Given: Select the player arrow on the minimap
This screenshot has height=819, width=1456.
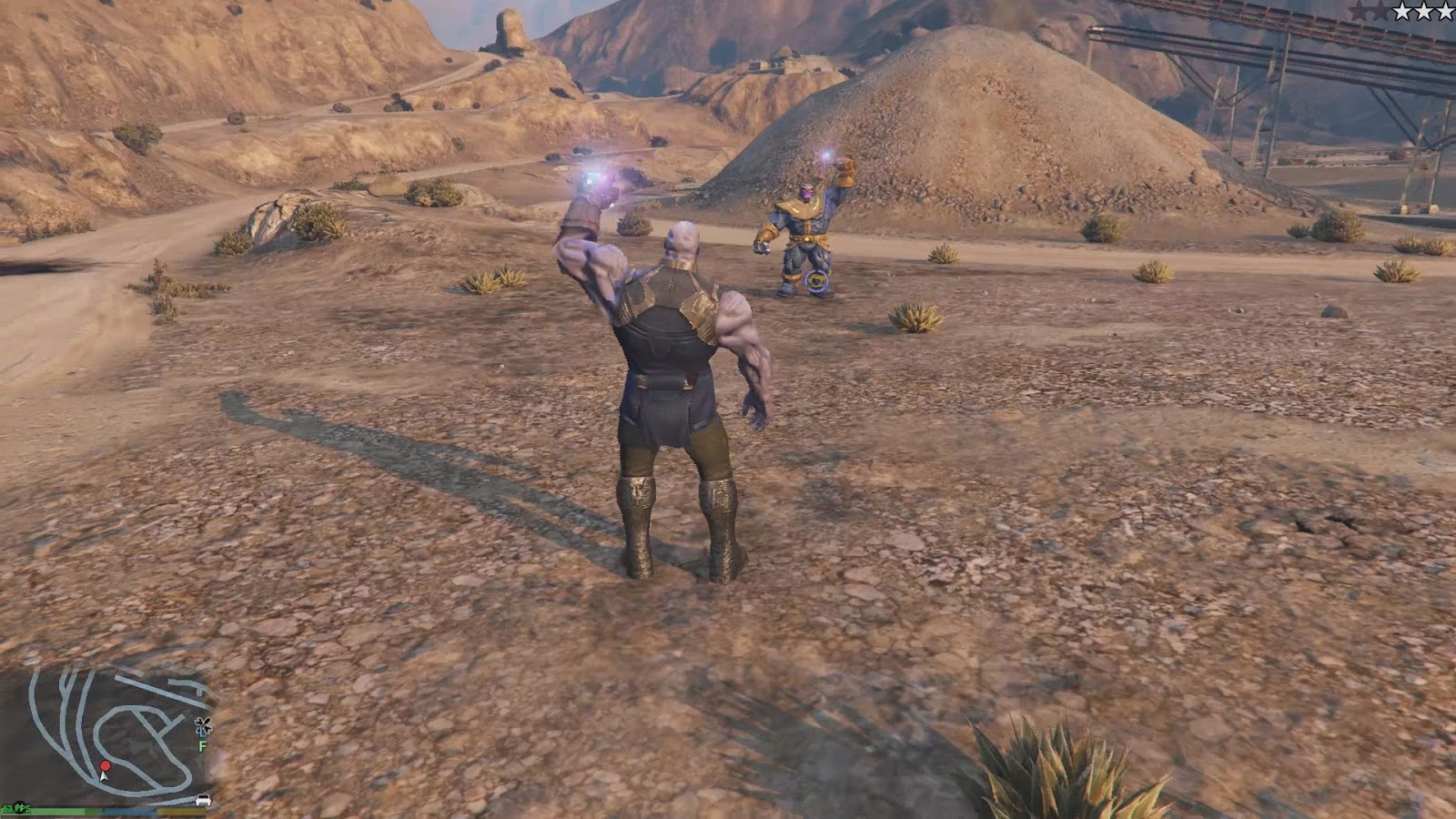Looking at the screenshot, I should pyautogui.click(x=104, y=777).
